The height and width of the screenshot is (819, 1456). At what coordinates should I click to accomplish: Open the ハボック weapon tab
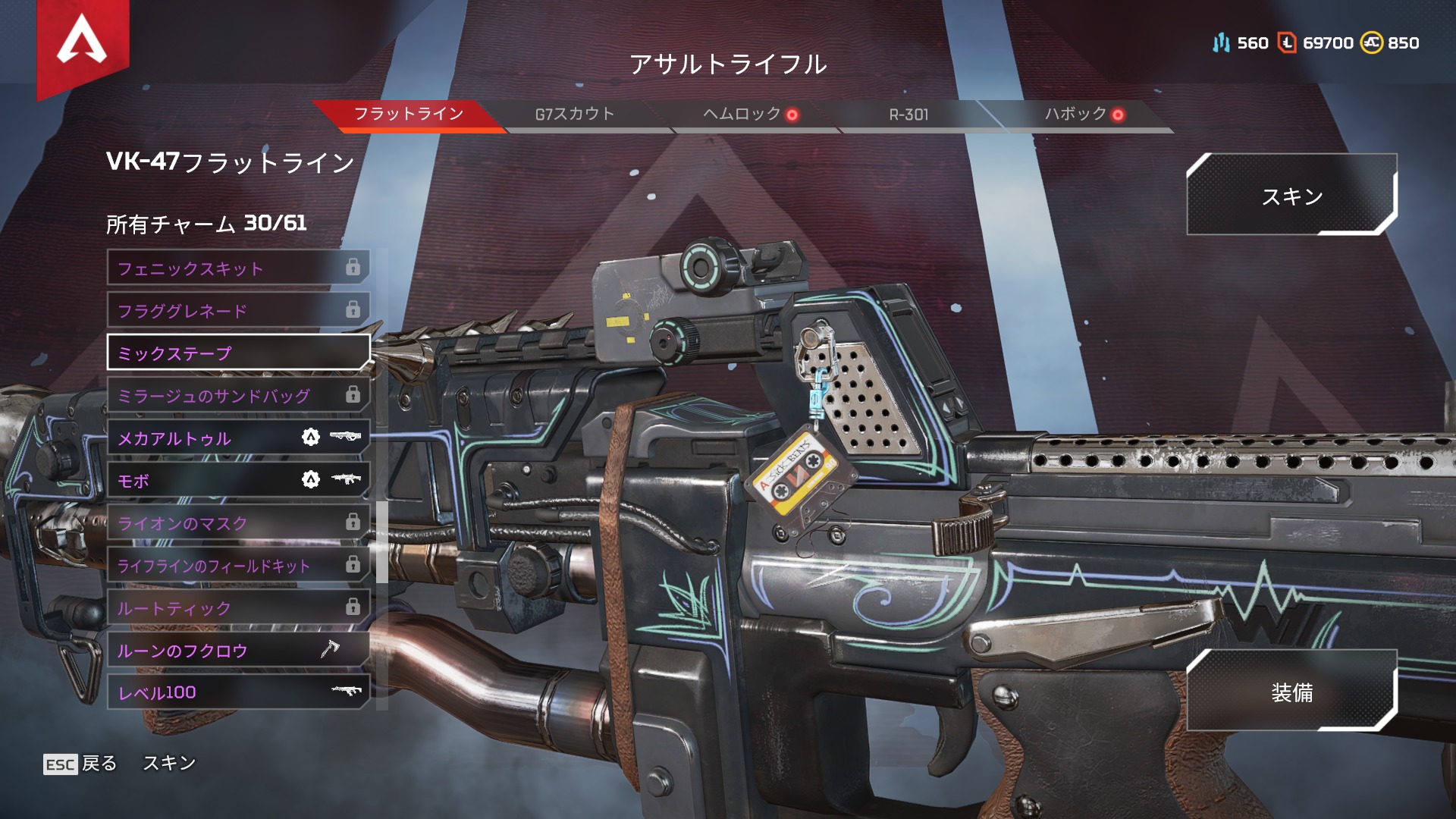coord(1077,115)
